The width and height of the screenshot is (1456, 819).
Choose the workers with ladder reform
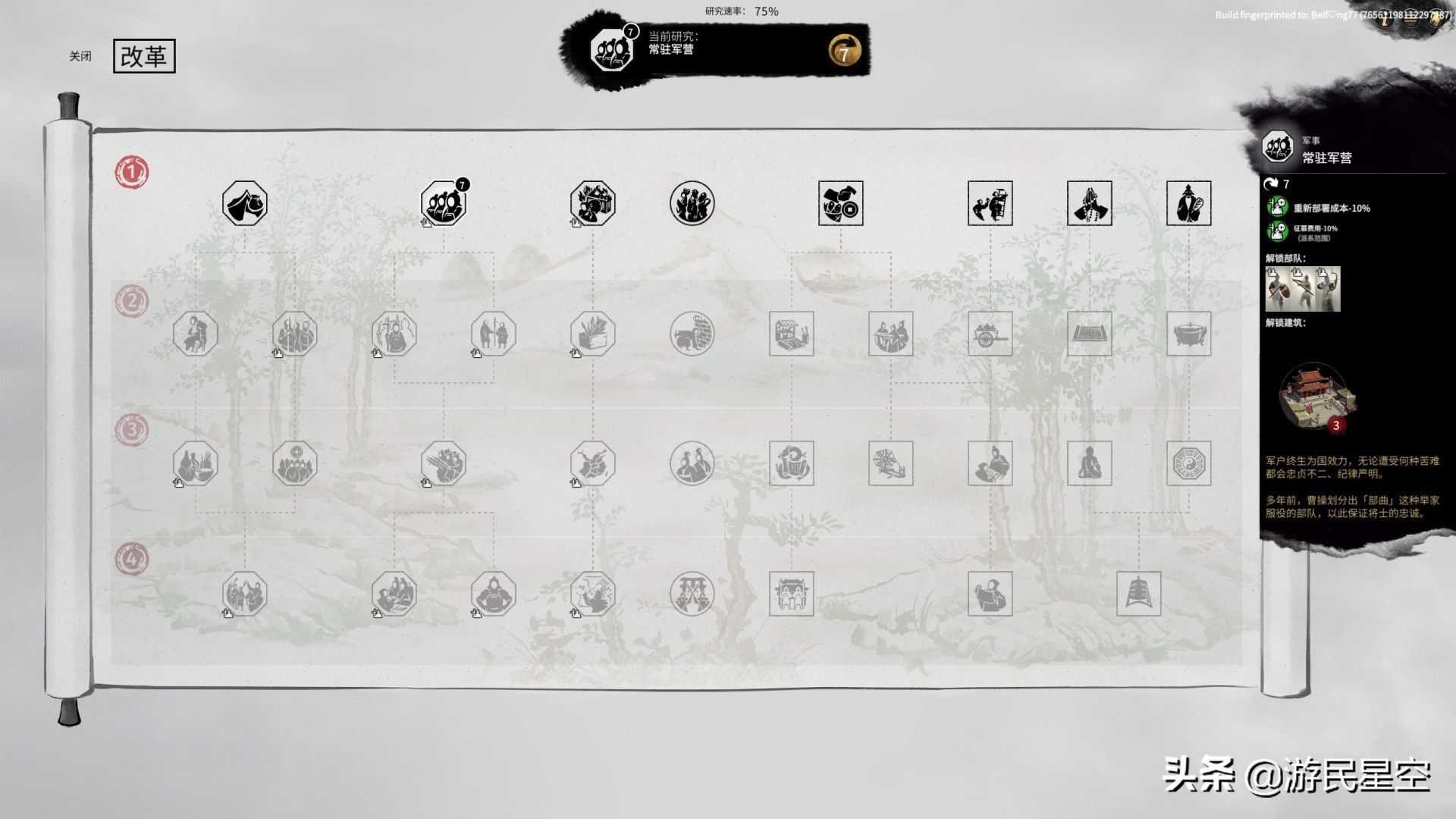pos(990,203)
